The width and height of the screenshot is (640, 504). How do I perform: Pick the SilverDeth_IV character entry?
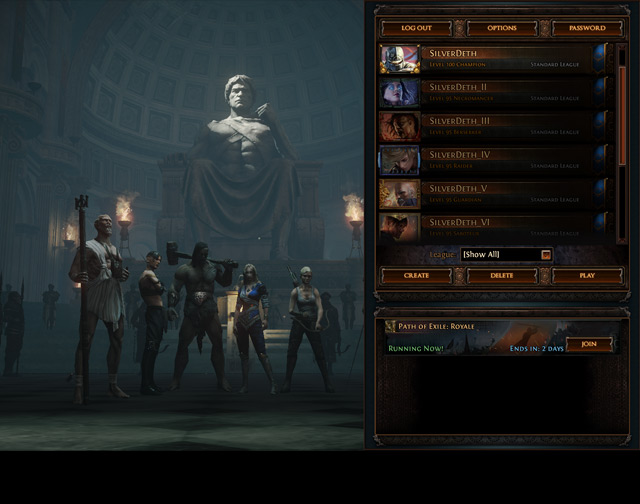493,160
